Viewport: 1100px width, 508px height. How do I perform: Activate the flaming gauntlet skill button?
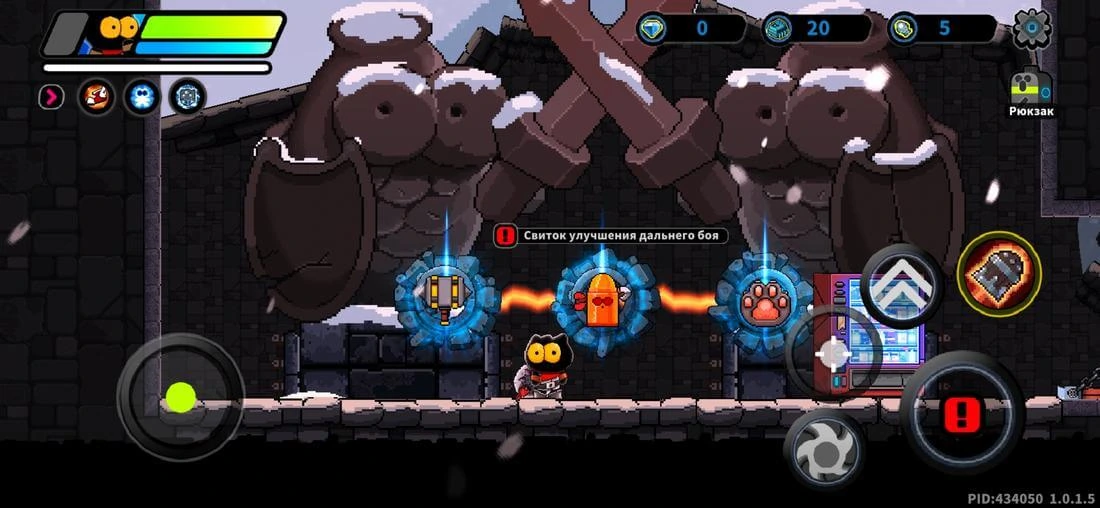999,273
